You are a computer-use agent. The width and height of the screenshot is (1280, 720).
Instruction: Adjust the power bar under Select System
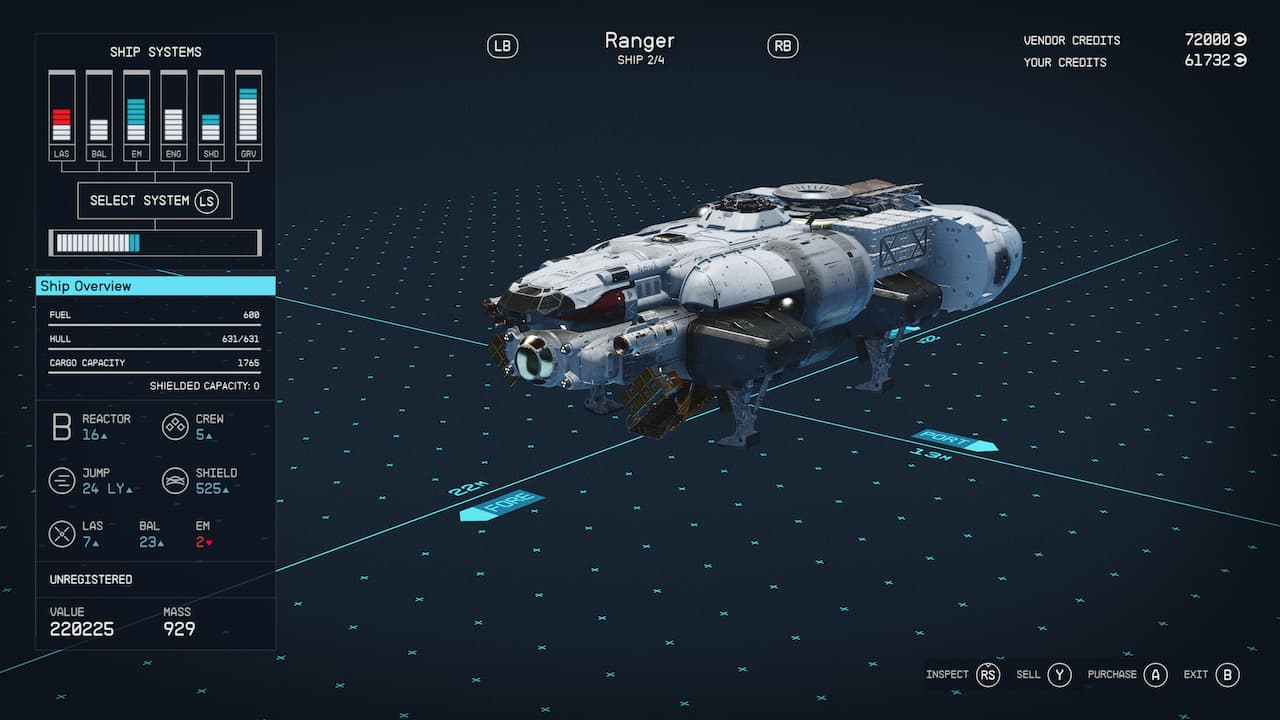154,242
